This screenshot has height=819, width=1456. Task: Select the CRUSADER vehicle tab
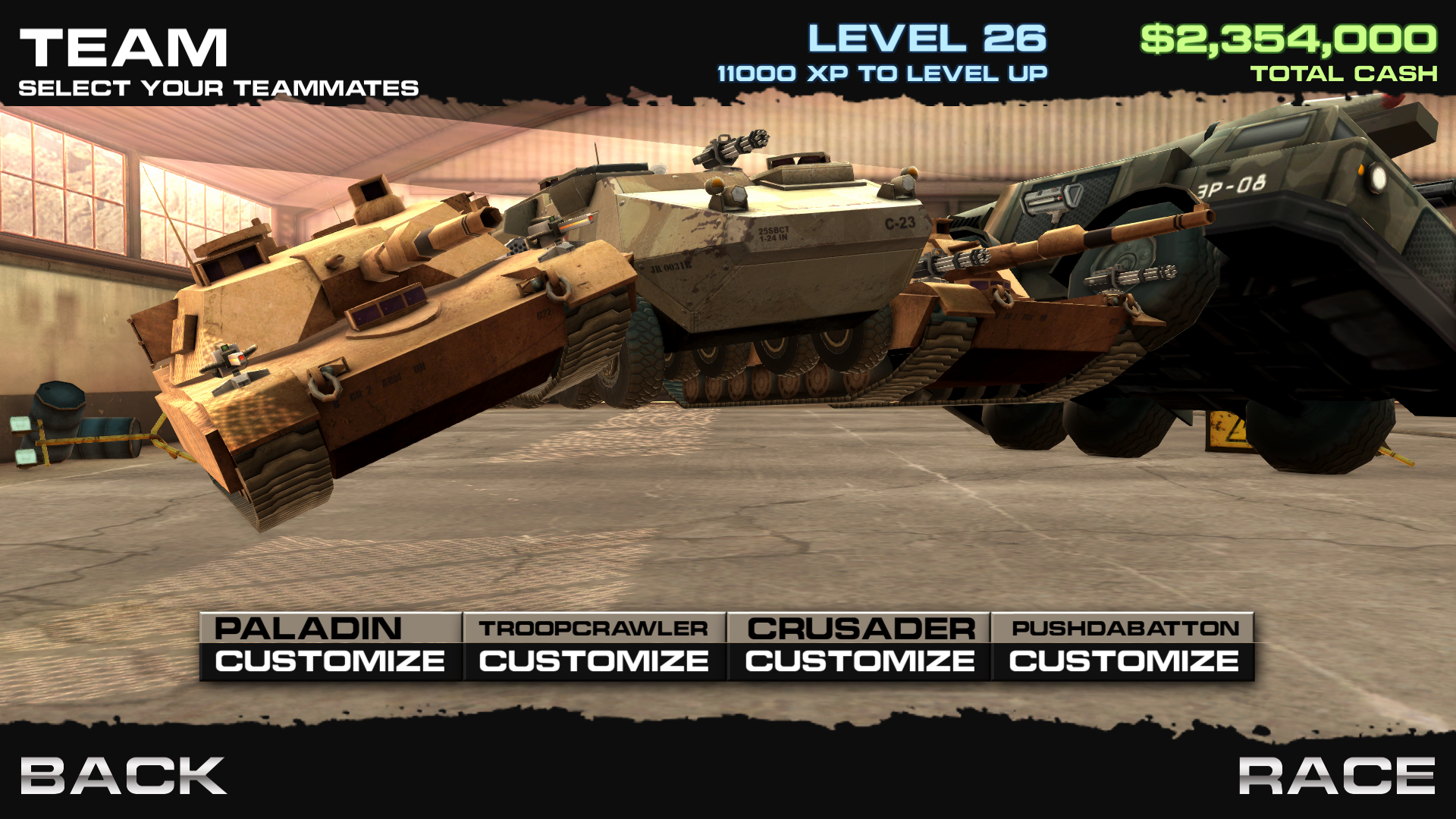(x=858, y=627)
